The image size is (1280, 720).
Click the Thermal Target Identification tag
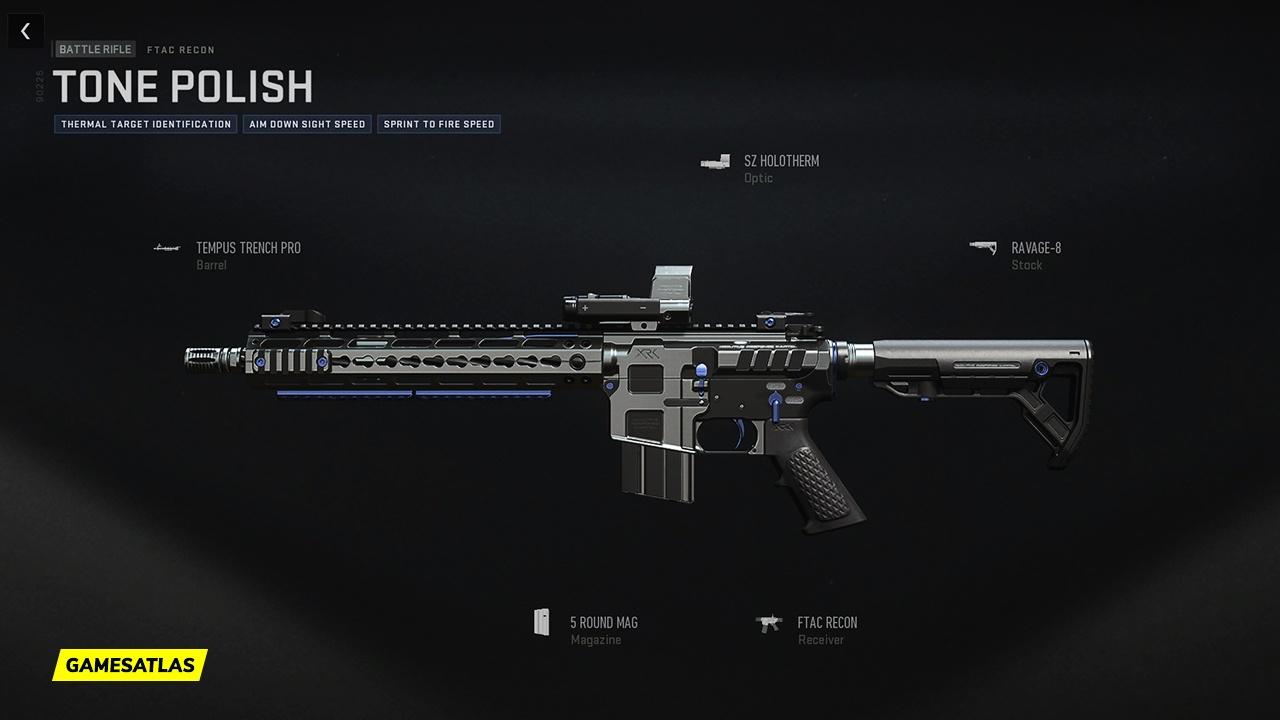[146, 124]
